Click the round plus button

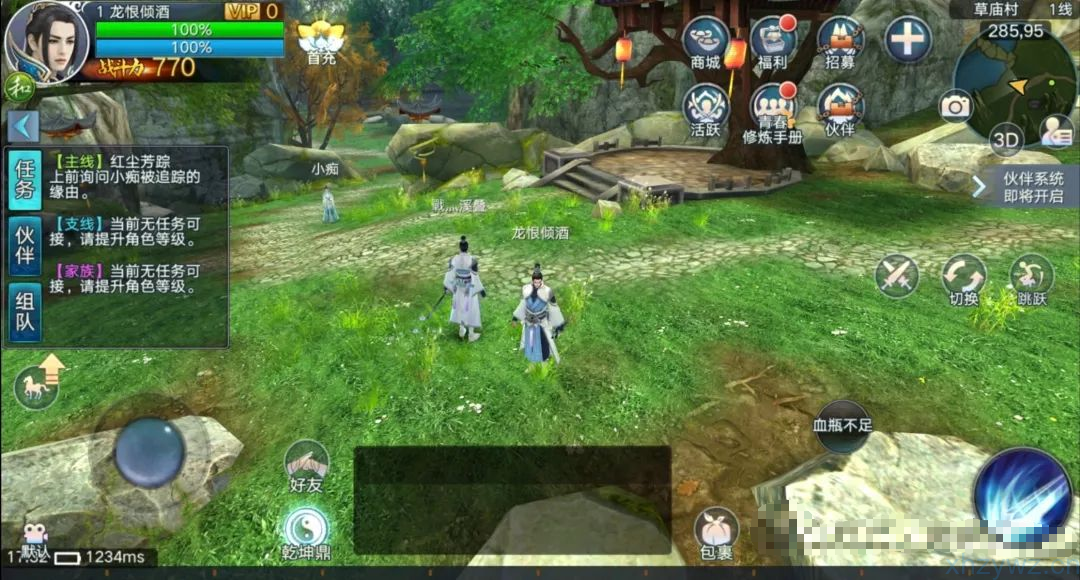(908, 40)
